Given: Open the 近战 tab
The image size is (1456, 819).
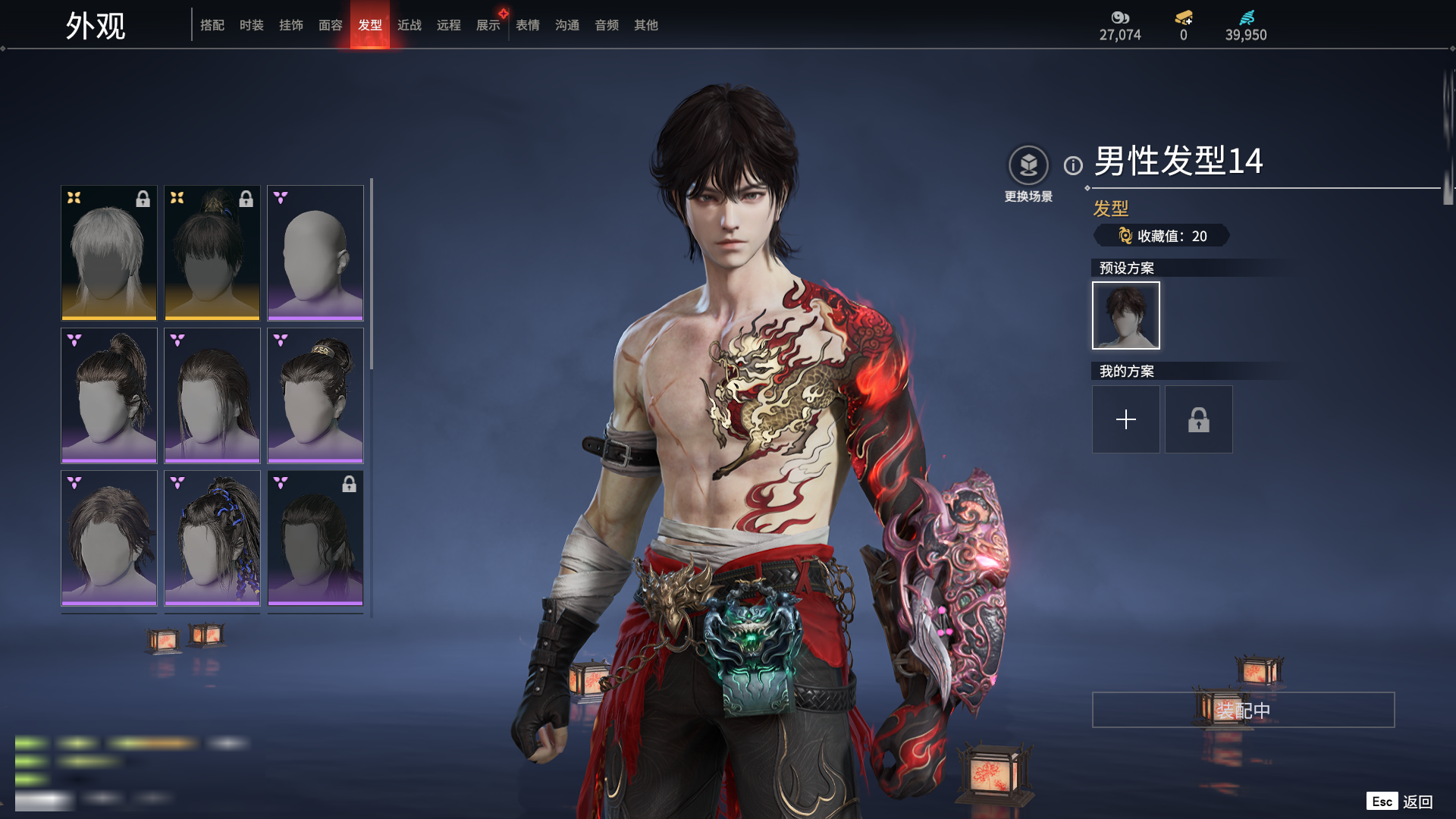Looking at the screenshot, I should [409, 25].
